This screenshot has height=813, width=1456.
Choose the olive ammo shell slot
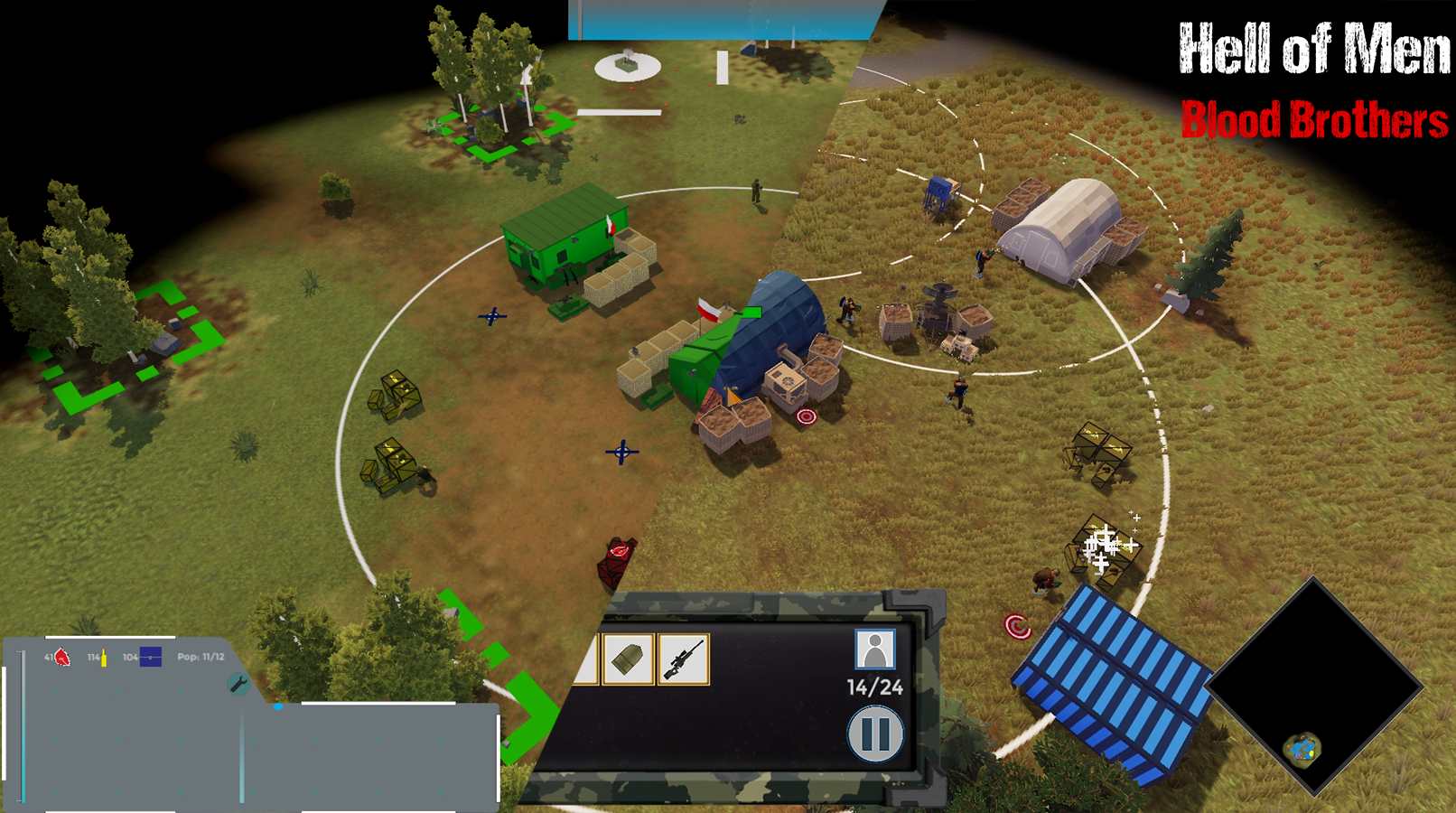(628, 659)
